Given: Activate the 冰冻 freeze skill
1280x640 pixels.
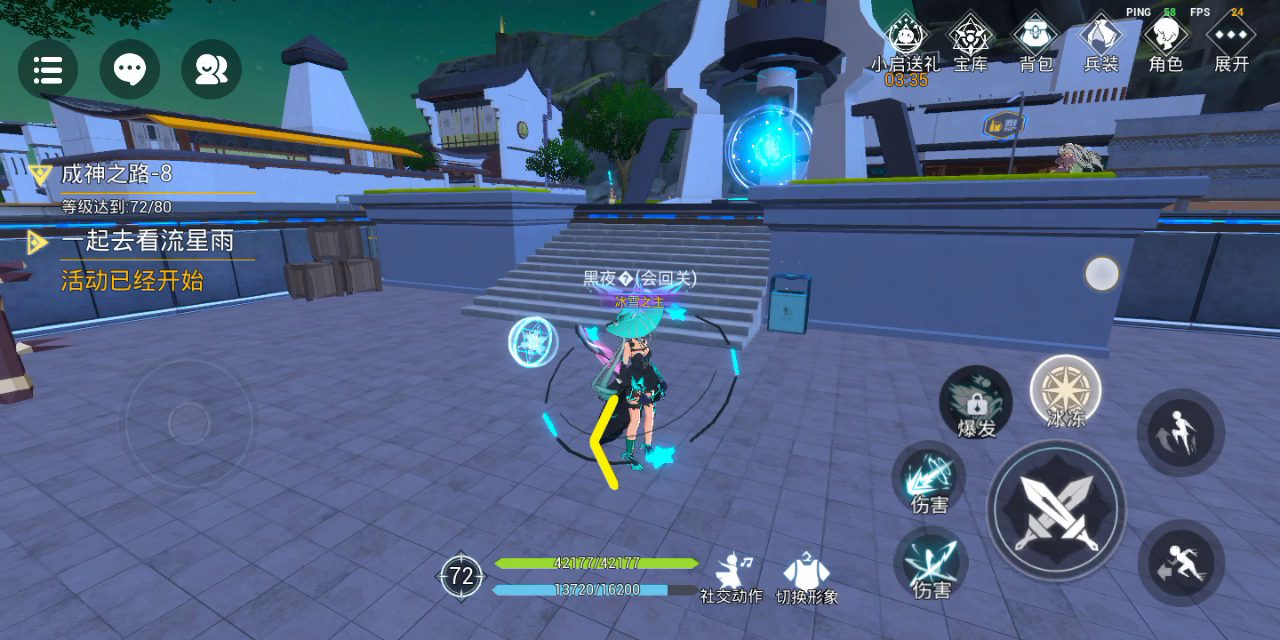Looking at the screenshot, I should pos(1066,391).
